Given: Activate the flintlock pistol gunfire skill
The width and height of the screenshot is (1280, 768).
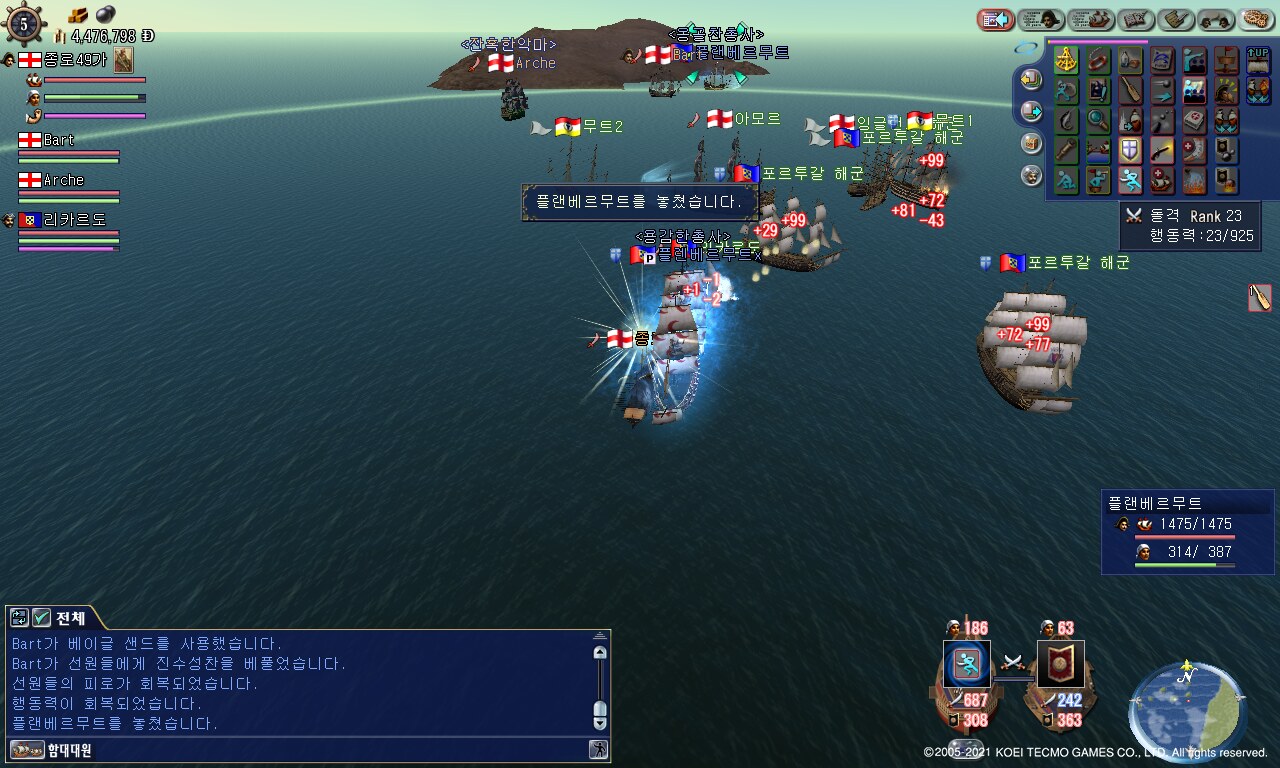Looking at the screenshot, I should point(1162,150).
